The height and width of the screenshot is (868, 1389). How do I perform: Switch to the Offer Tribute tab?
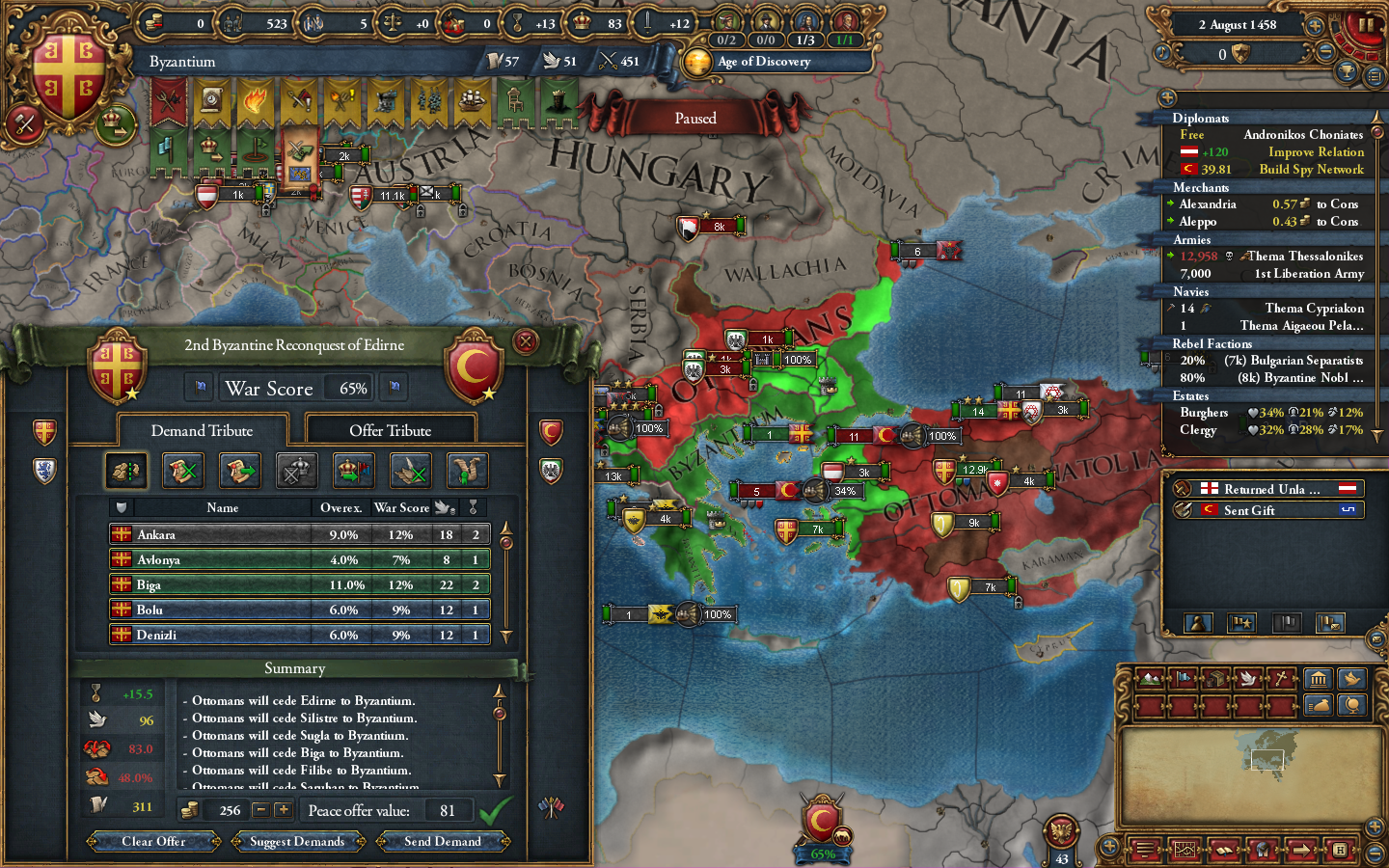click(x=391, y=429)
